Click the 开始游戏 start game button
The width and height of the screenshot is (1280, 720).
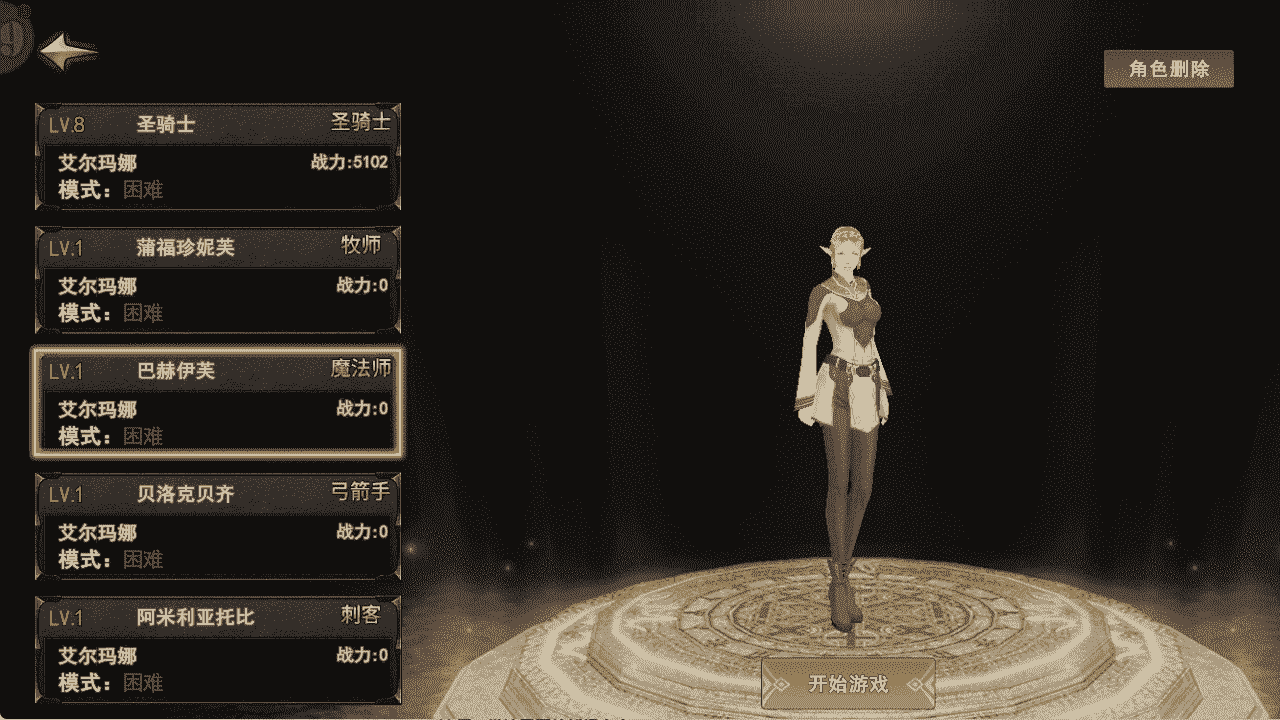848,684
